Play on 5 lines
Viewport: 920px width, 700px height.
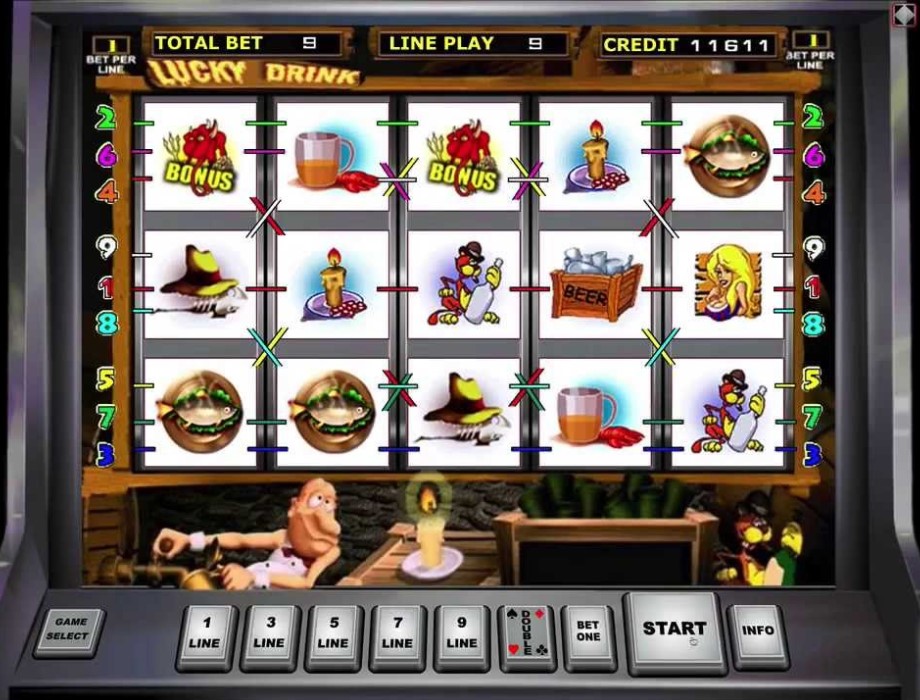334,634
